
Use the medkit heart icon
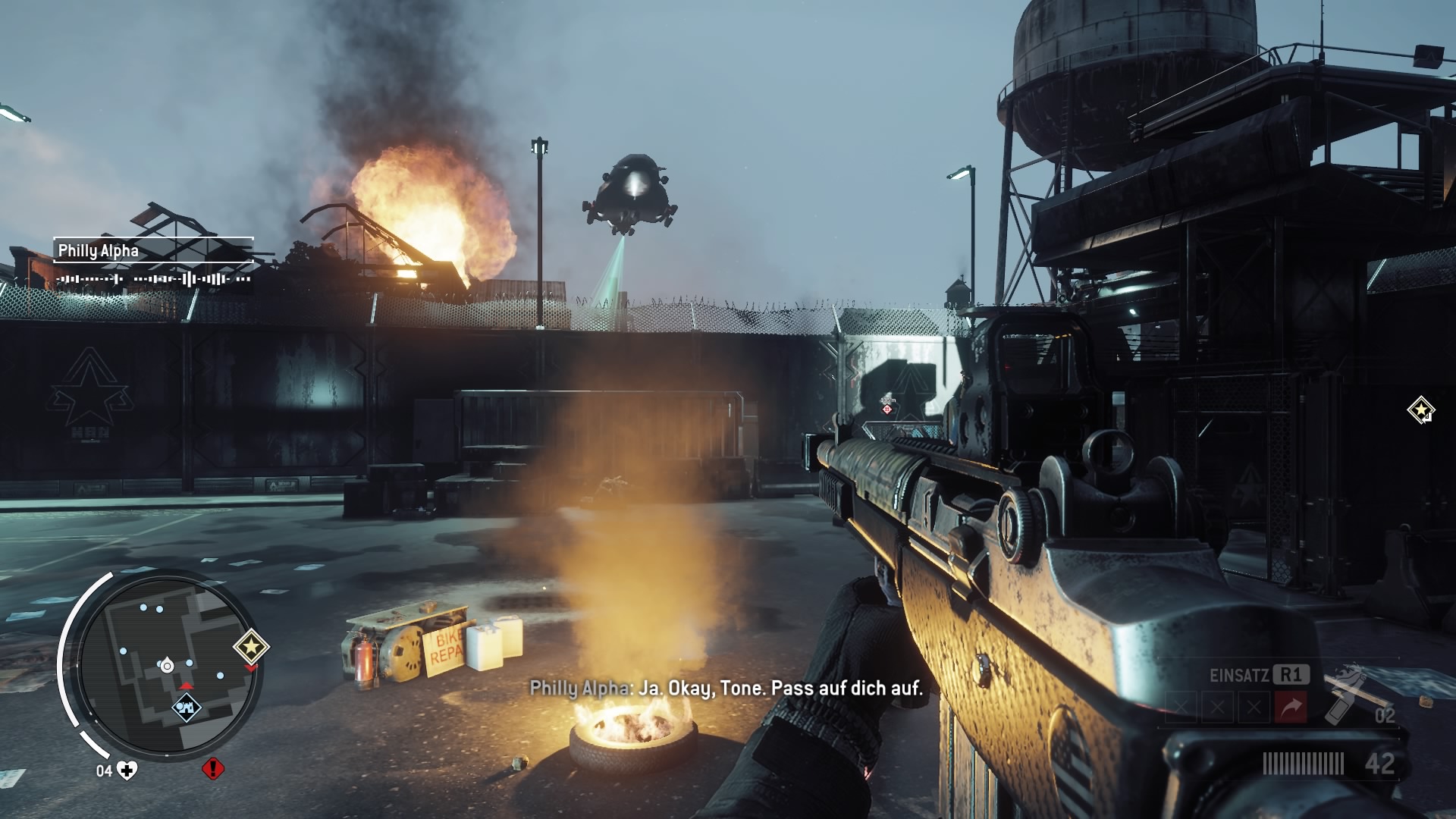127,770
